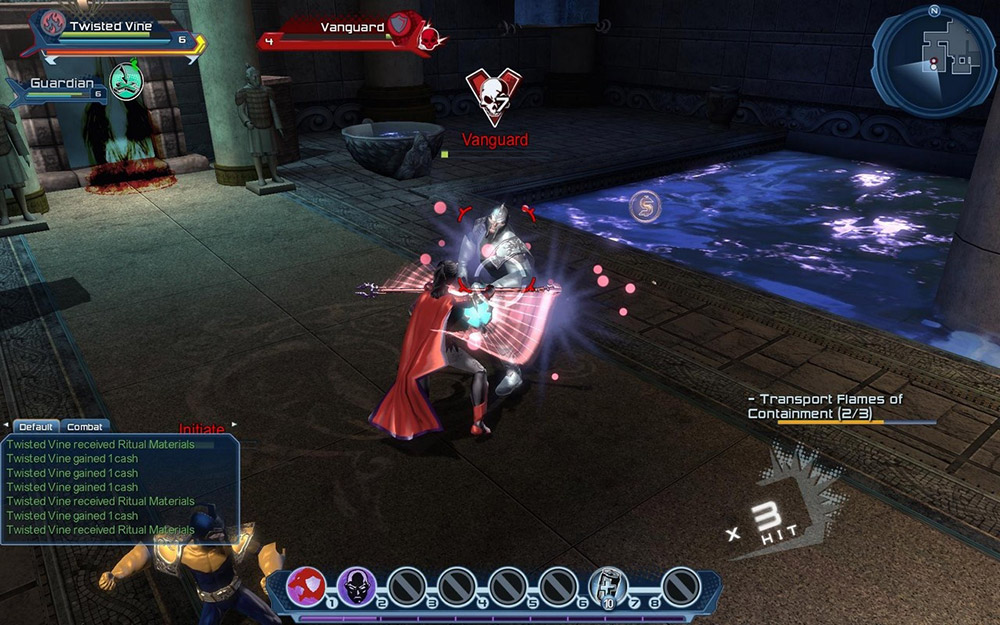
Task: Consume the soda can item in slot 7
Action: pos(608,586)
